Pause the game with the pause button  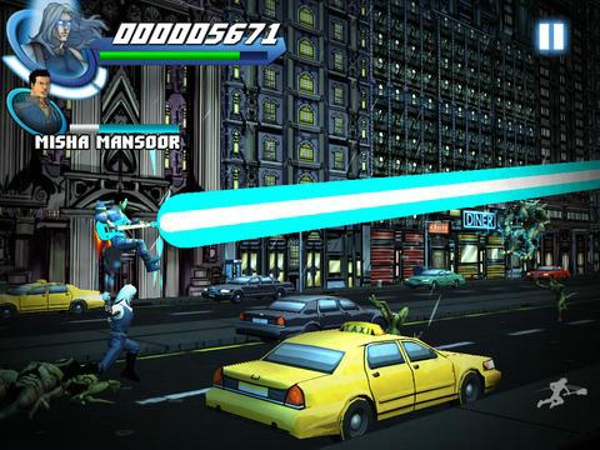tap(551, 37)
